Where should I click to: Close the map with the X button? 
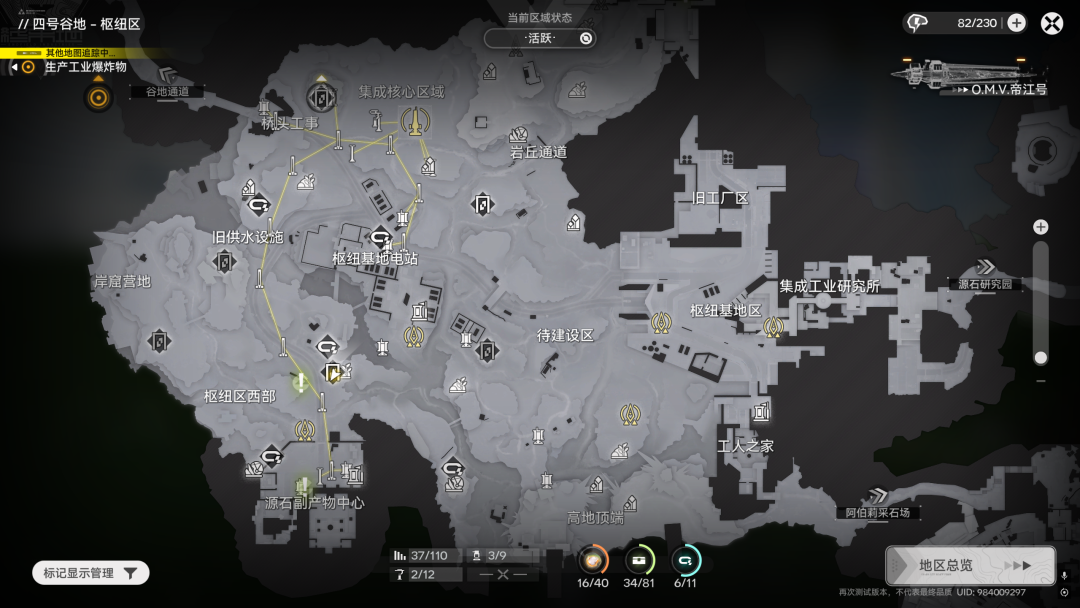point(1051,23)
